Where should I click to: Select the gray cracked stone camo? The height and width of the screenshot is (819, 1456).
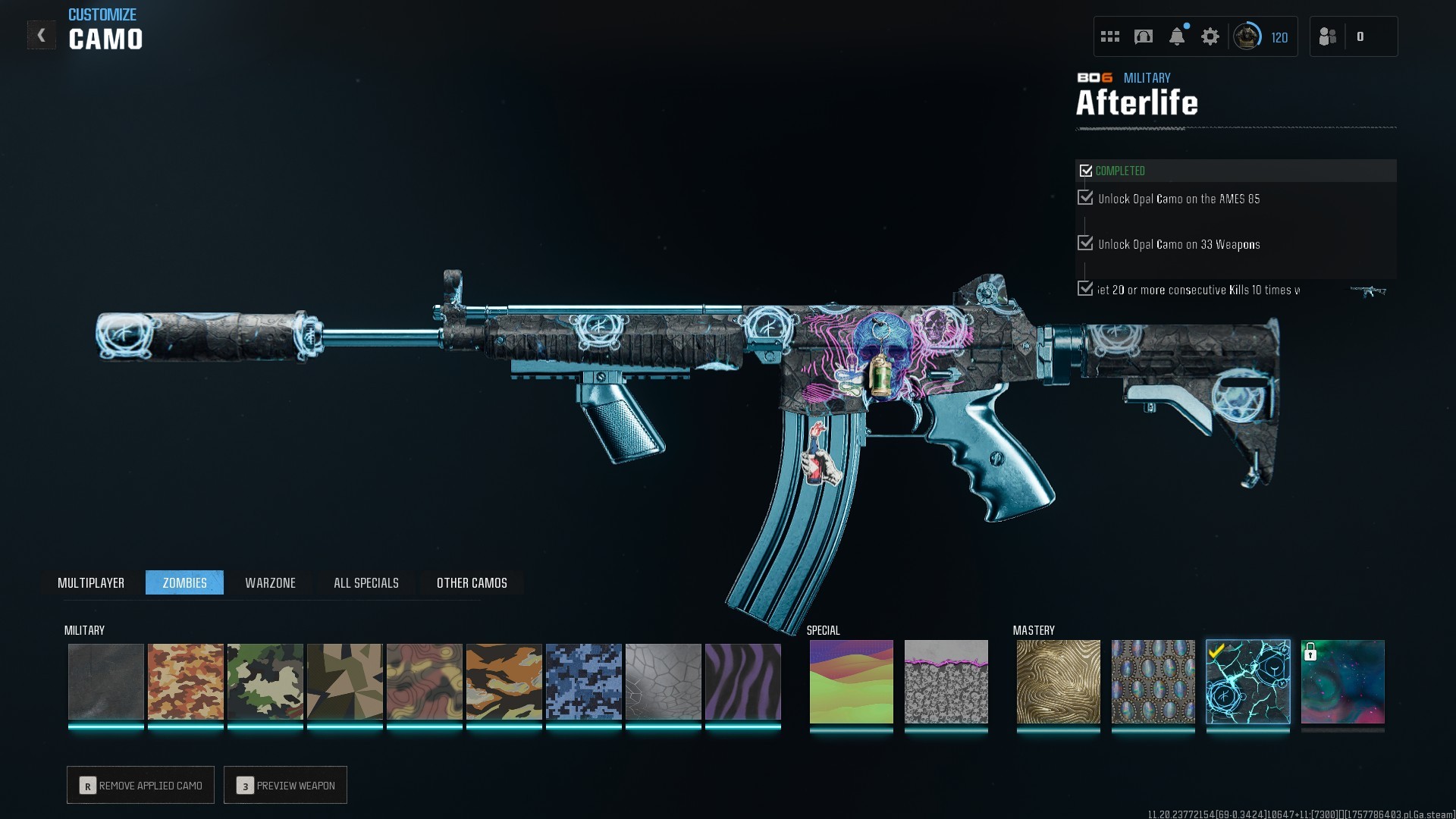click(663, 681)
